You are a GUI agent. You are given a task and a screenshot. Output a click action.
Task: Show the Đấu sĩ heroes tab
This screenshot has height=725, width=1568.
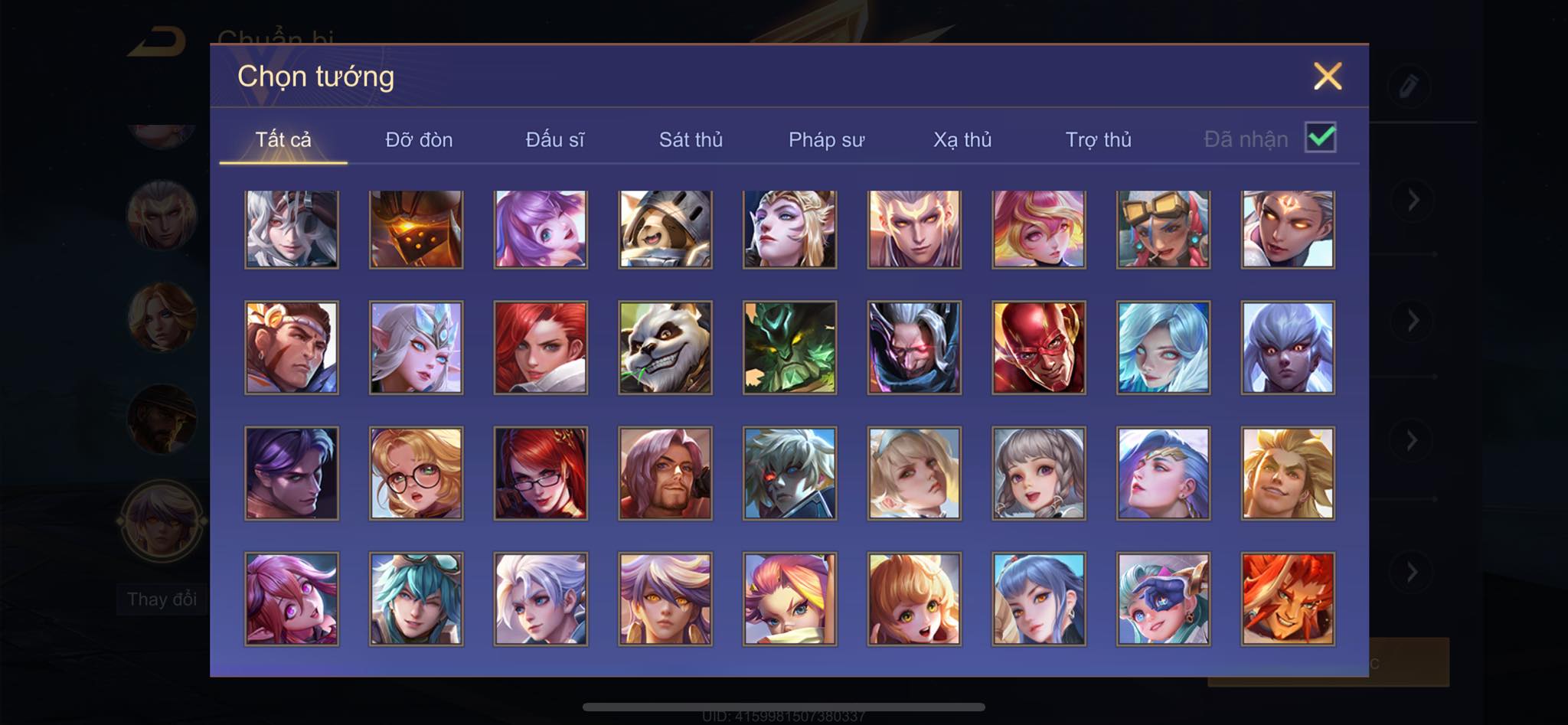tap(555, 139)
